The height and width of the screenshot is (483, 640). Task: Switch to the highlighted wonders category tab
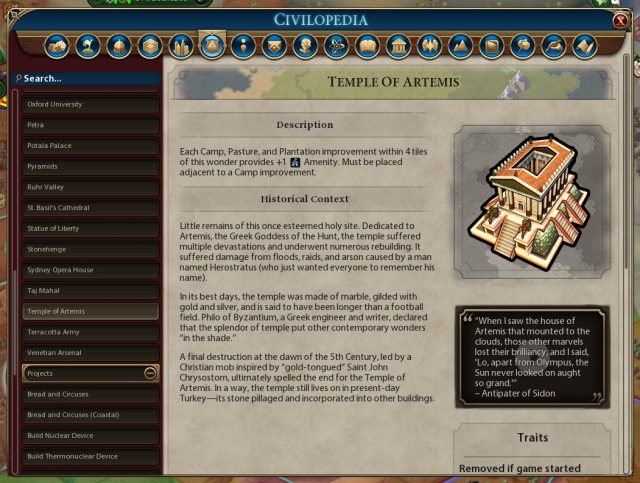click(x=212, y=45)
